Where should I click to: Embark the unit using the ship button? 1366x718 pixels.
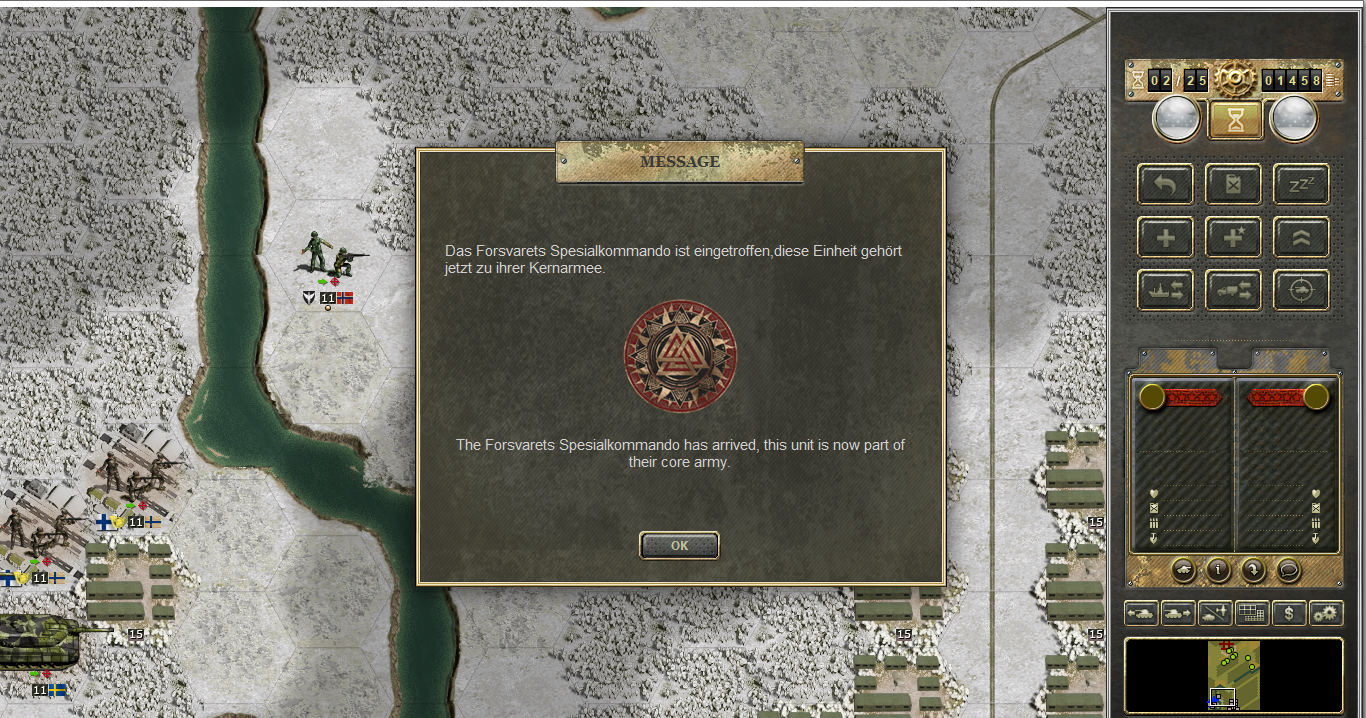(x=1165, y=290)
